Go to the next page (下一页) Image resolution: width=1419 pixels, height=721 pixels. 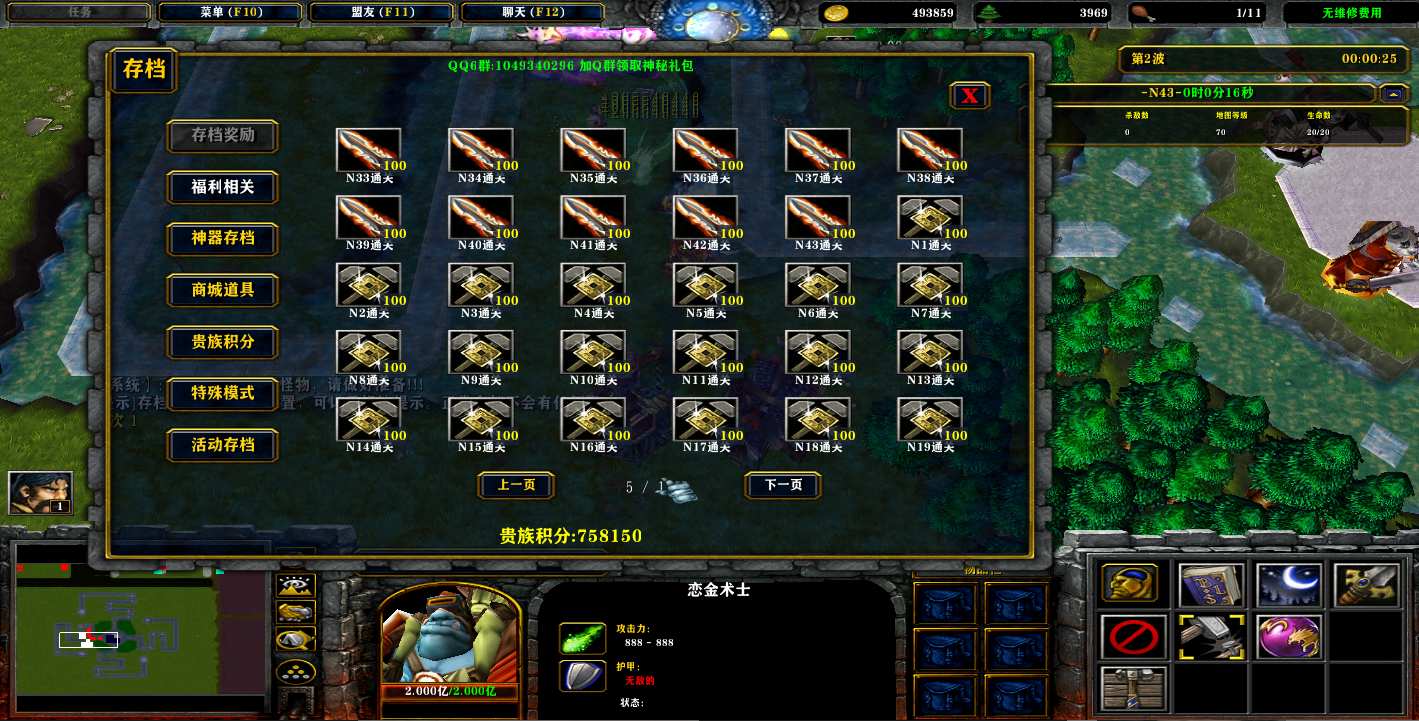point(783,485)
